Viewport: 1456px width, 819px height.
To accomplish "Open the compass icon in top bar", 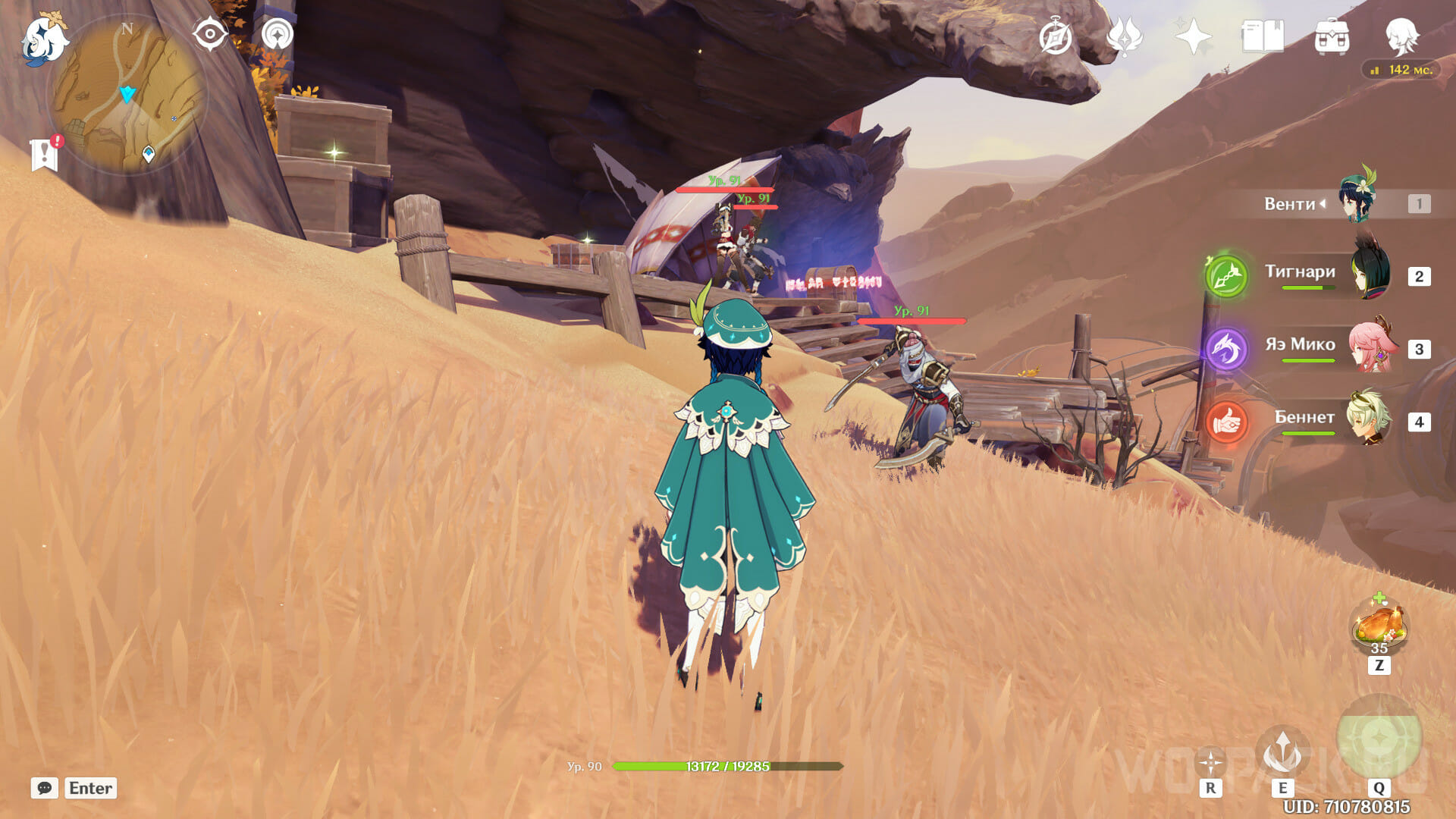I will click(1056, 36).
